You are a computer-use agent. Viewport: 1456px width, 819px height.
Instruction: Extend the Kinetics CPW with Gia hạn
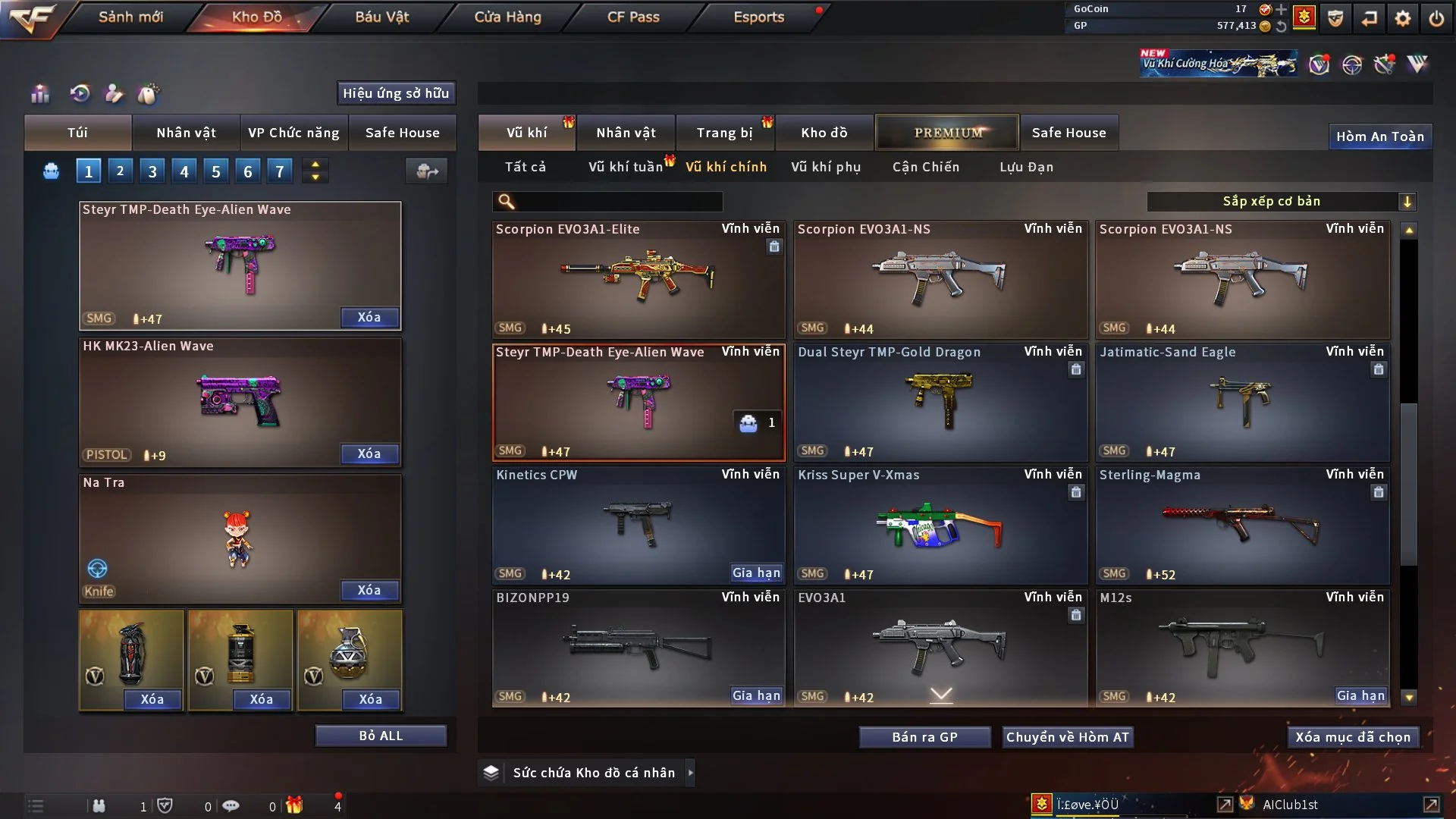[x=756, y=573]
